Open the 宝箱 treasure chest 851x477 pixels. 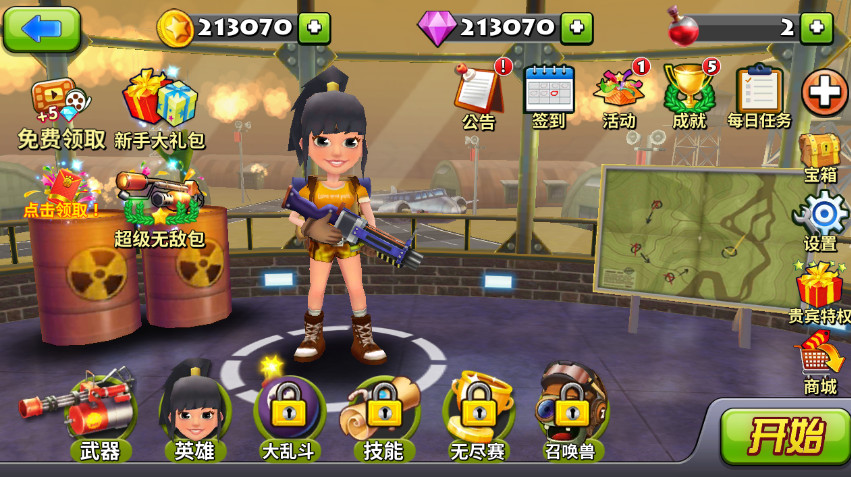click(820, 155)
